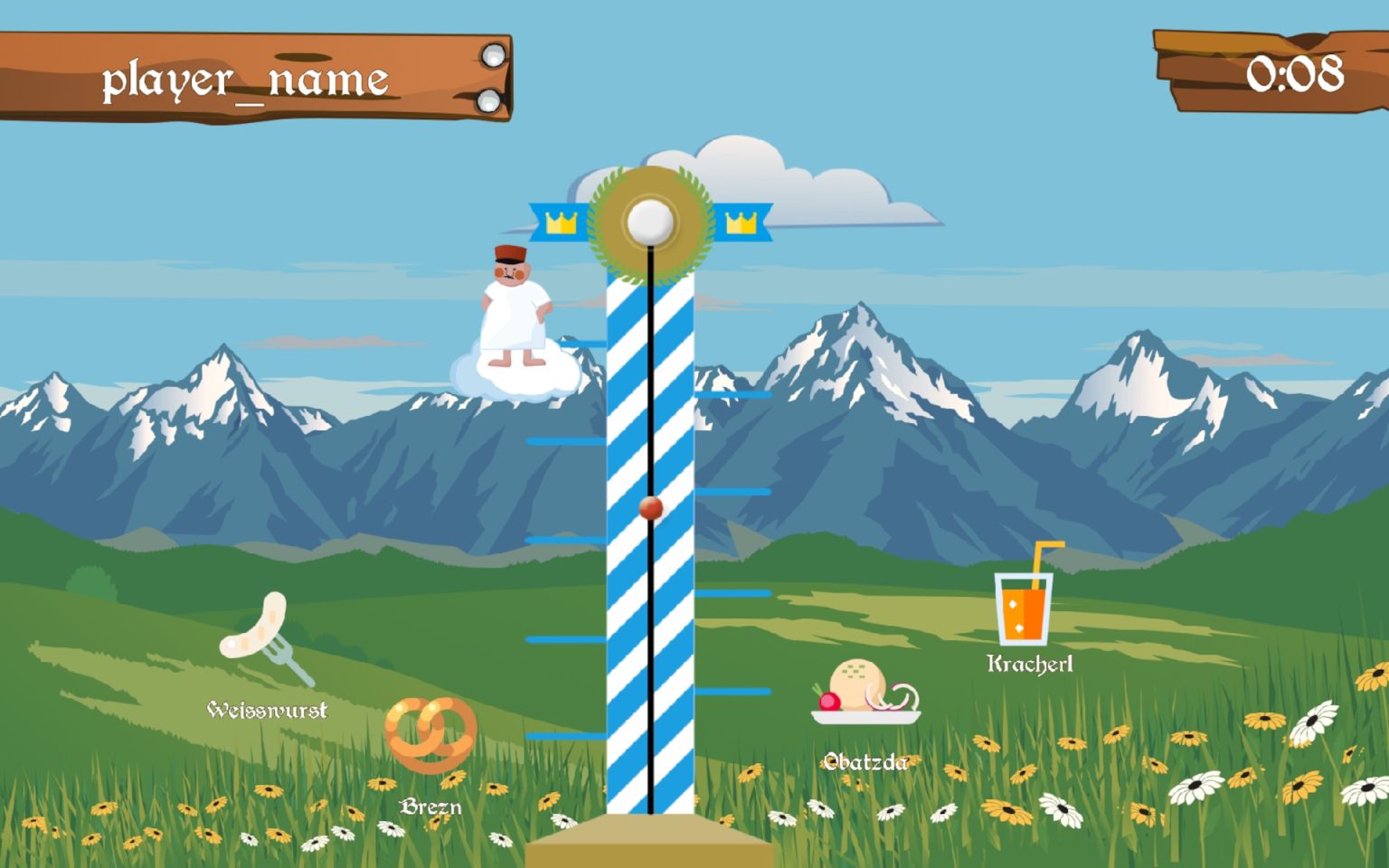The width and height of the screenshot is (1389, 868).
Task: Click the red marker ball on the pole
Action: [649, 509]
